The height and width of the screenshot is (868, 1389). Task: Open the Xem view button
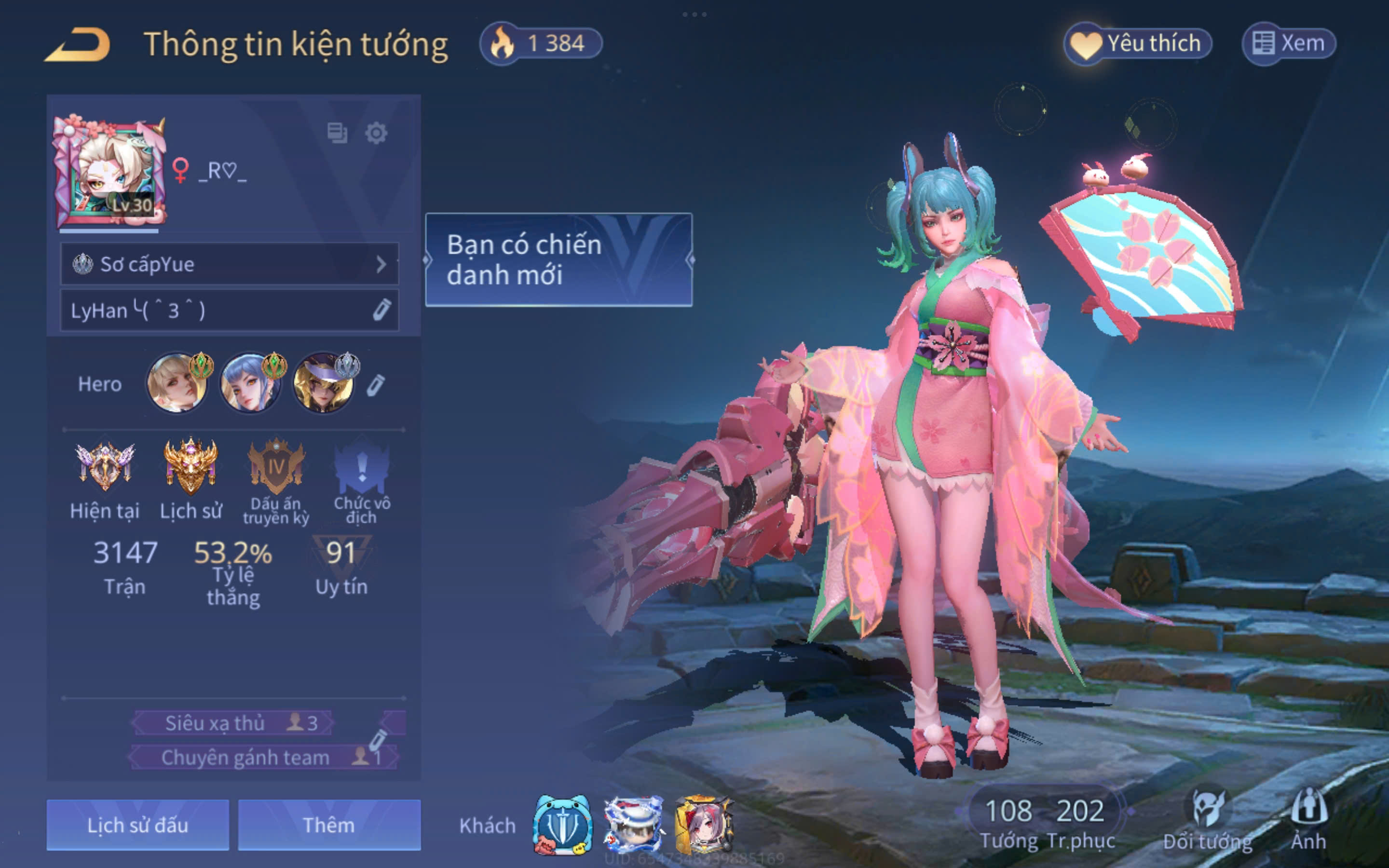click(1289, 43)
